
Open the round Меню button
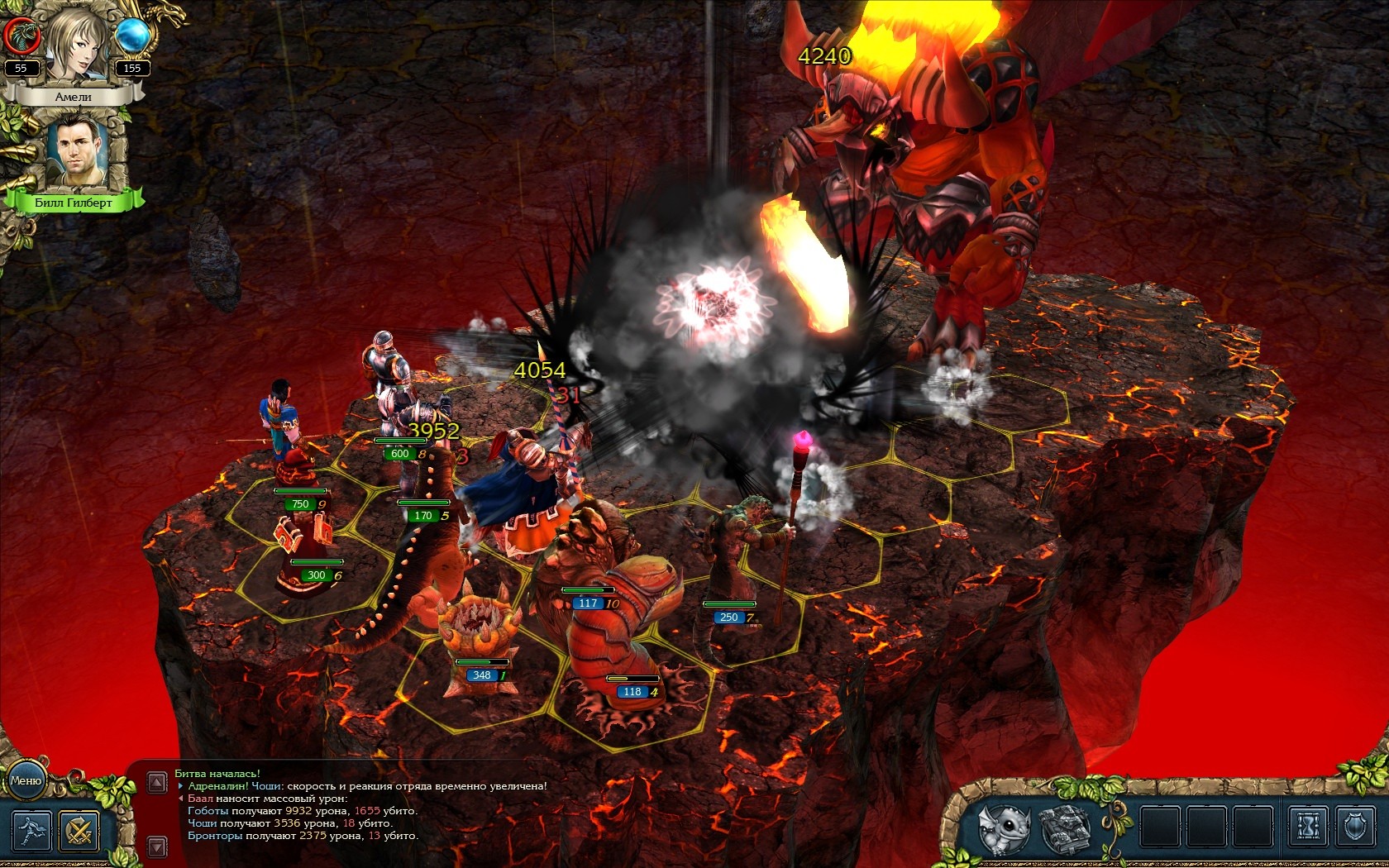[26, 780]
